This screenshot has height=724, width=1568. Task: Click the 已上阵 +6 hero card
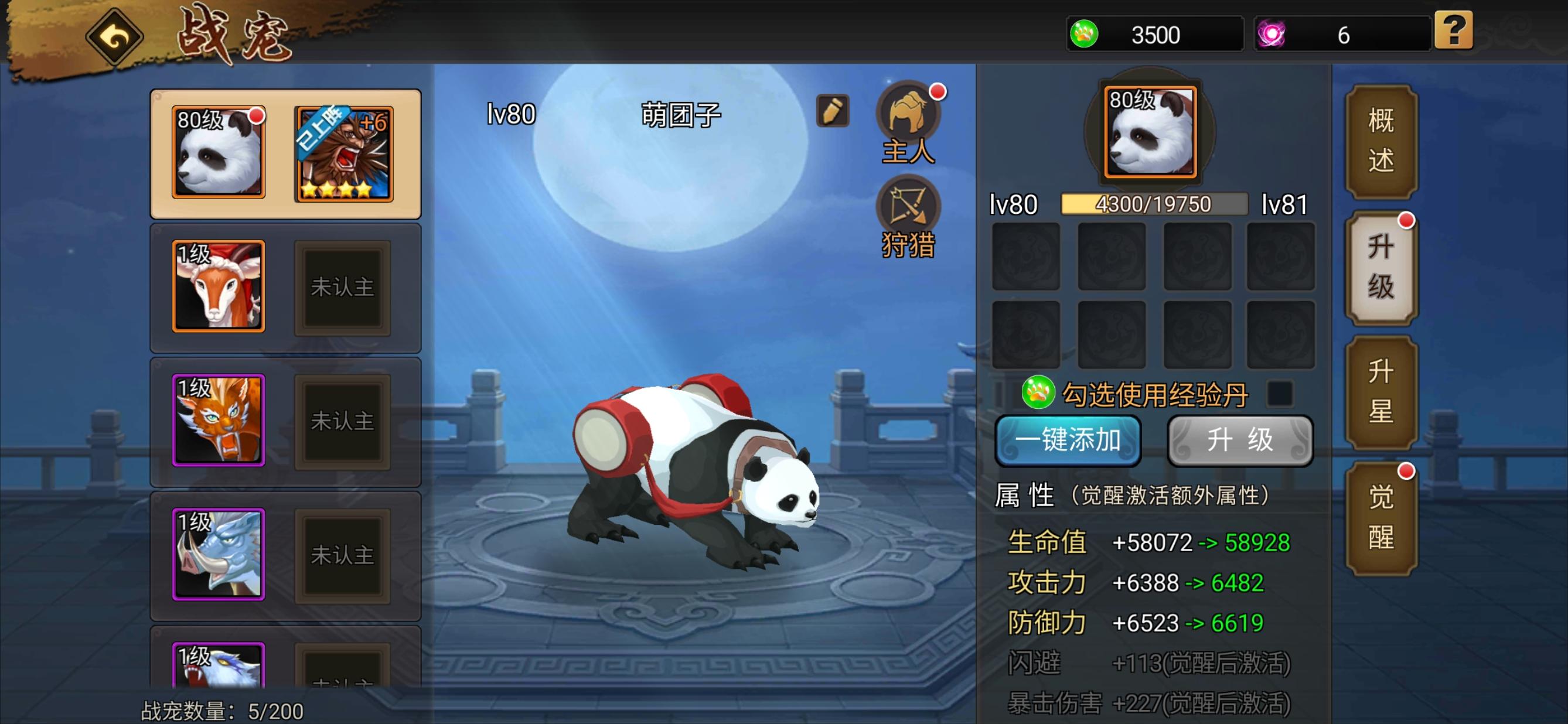(x=342, y=153)
